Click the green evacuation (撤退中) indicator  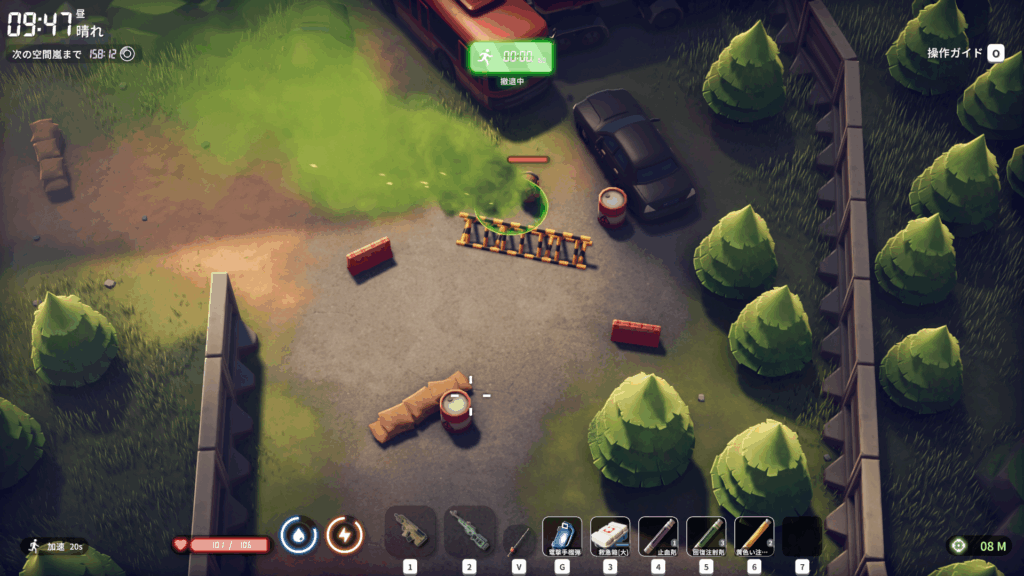tap(510, 58)
